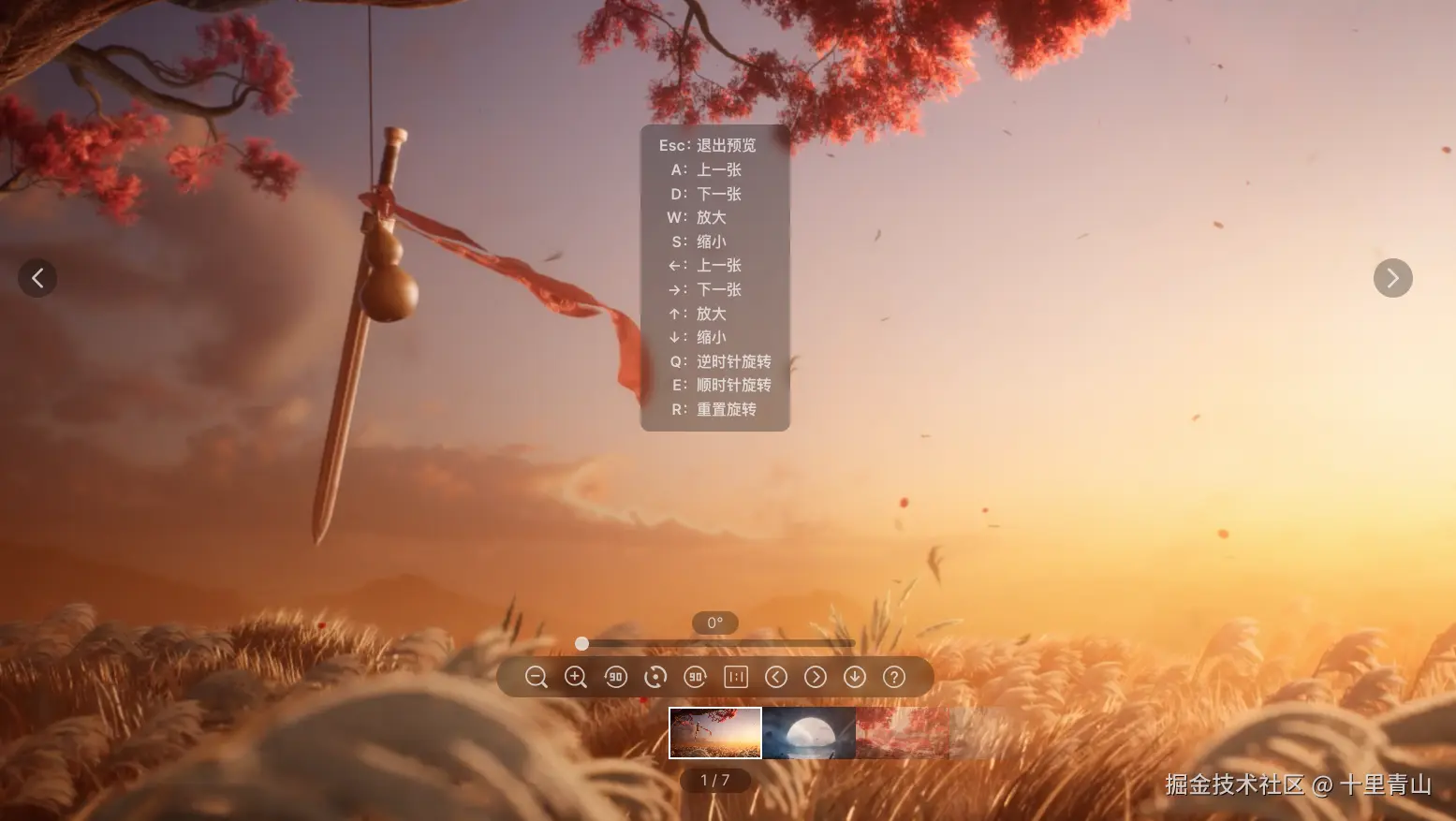The height and width of the screenshot is (821, 1456).
Task: Click the rotation angle slider handle
Action: coord(581,643)
